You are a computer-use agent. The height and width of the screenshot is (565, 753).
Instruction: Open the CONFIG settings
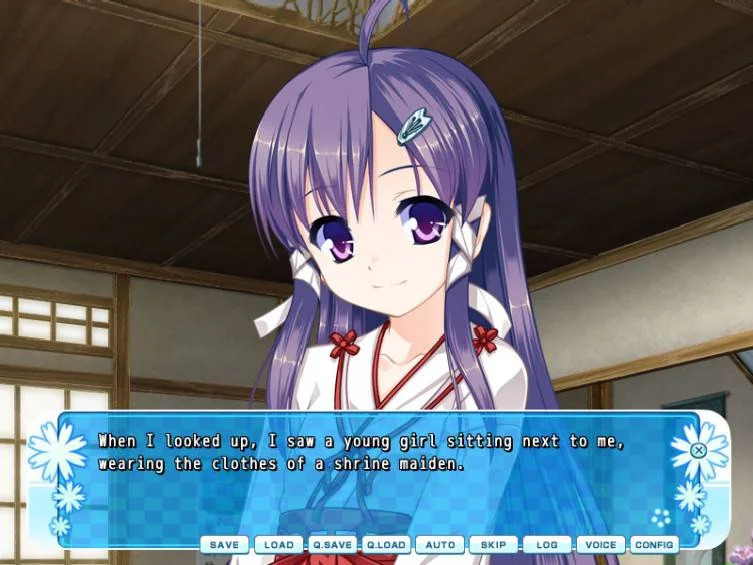pyautogui.click(x=654, y=545)
